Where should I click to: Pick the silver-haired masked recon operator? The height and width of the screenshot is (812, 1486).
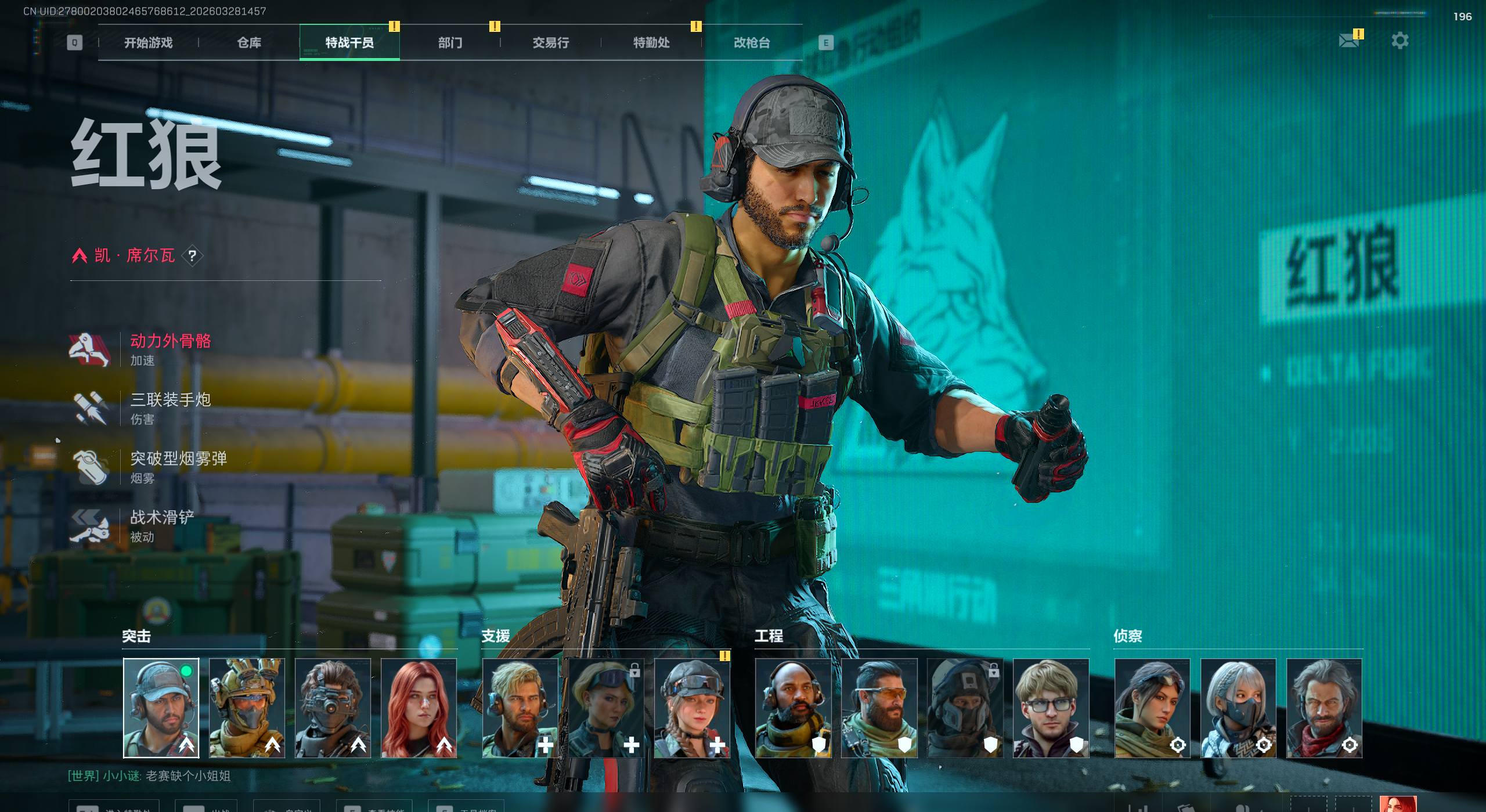click(1238, 708)
